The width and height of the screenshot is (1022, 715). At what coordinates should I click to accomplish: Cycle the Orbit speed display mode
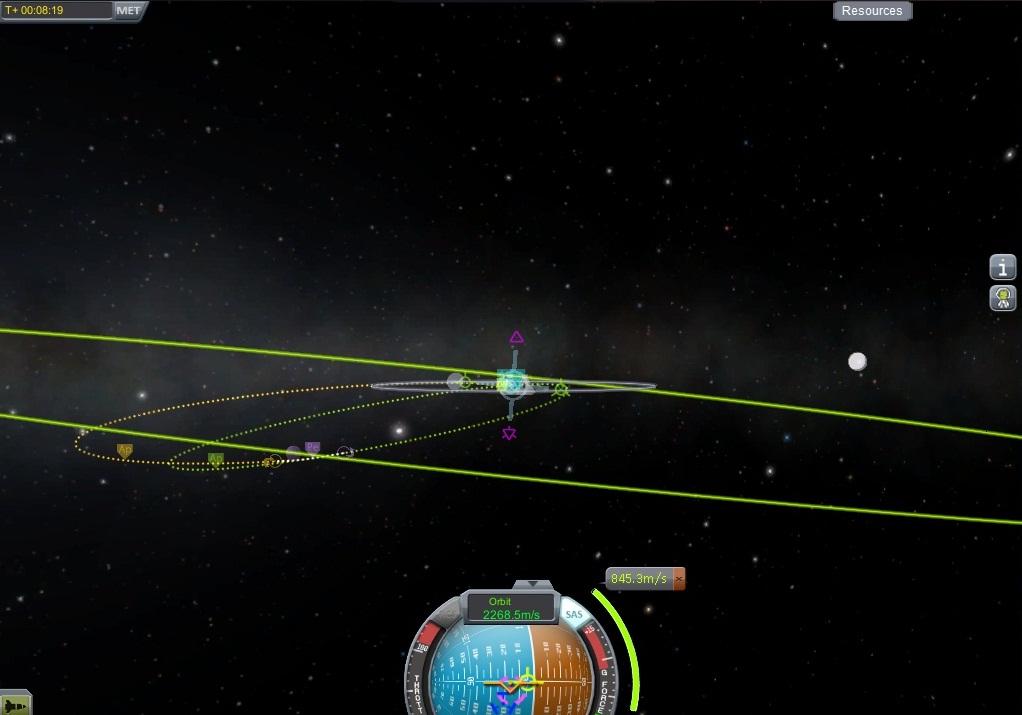512,609
